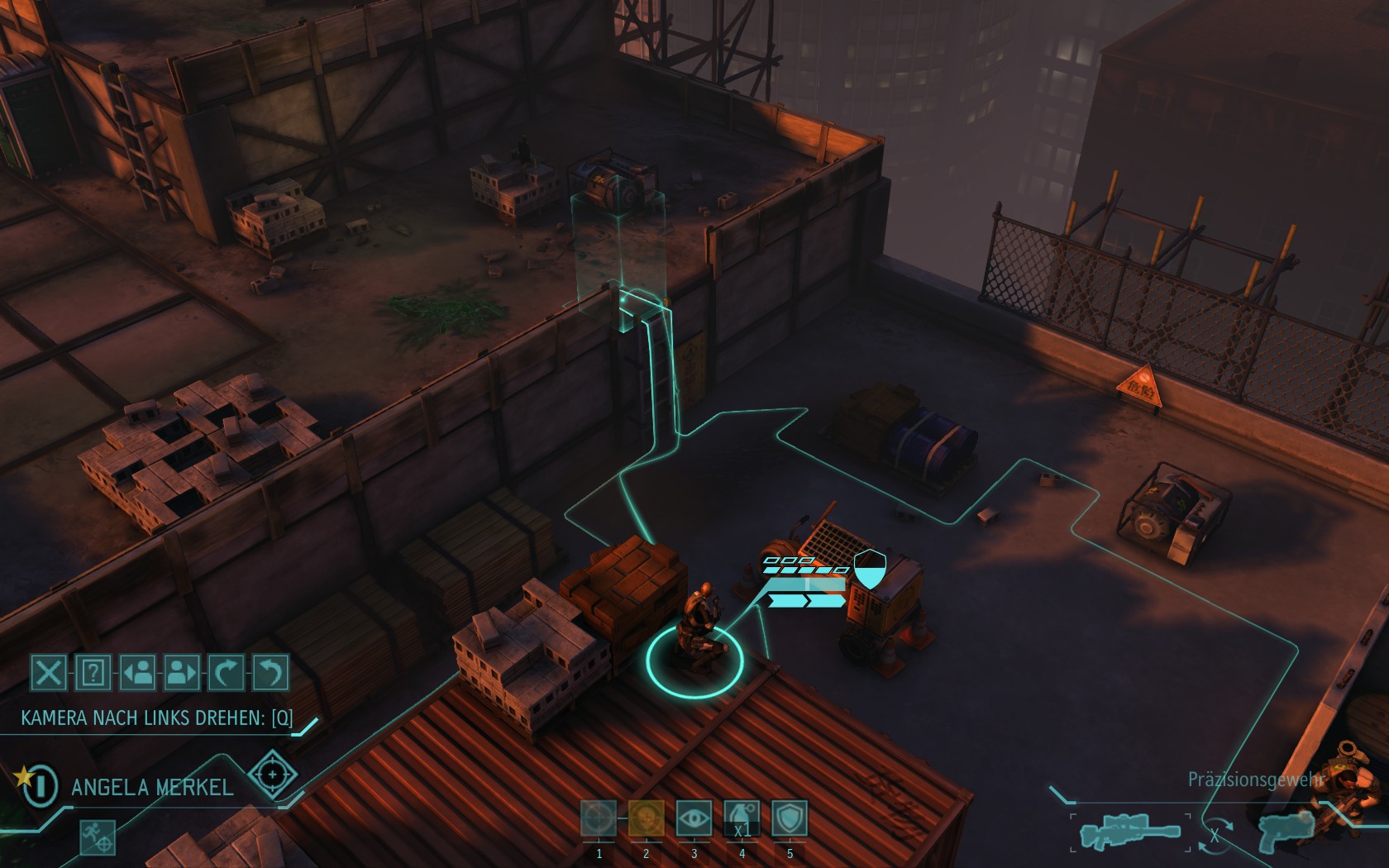Viewport: 1389px width, 868px height.
Task: Click the X button in the top-left command row
Action: coord(48,672)
